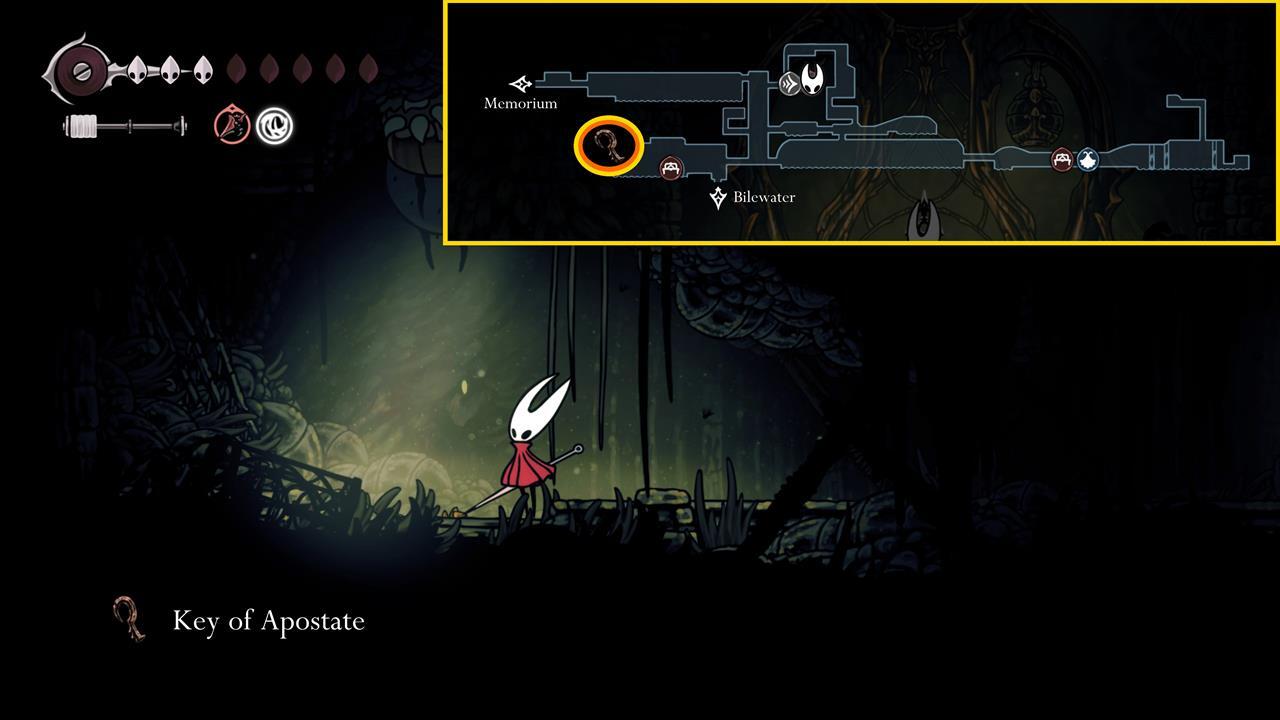Click the blue bell pin beside the right bench

[1087, 158]
